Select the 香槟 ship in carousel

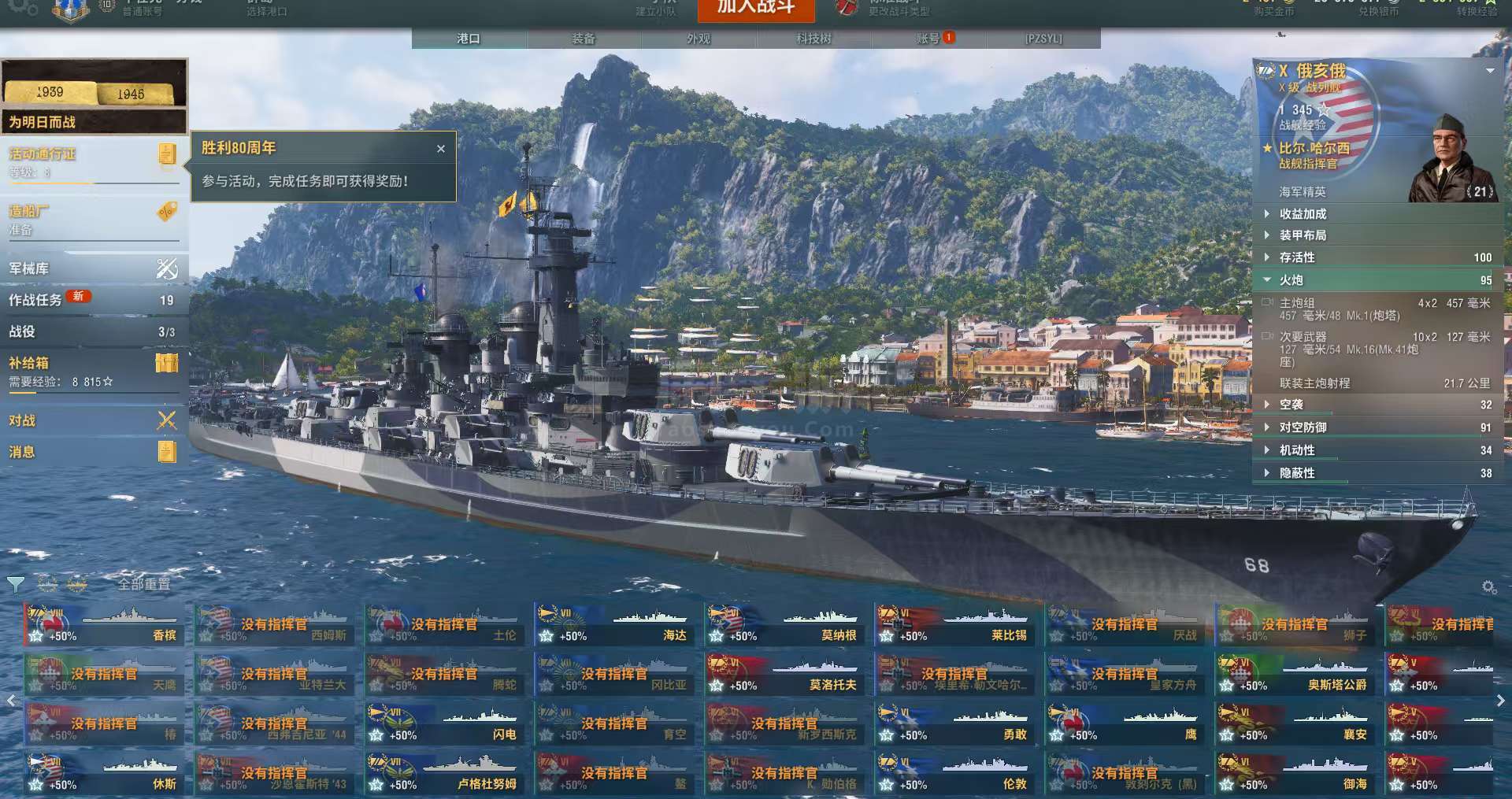(104, 626)
